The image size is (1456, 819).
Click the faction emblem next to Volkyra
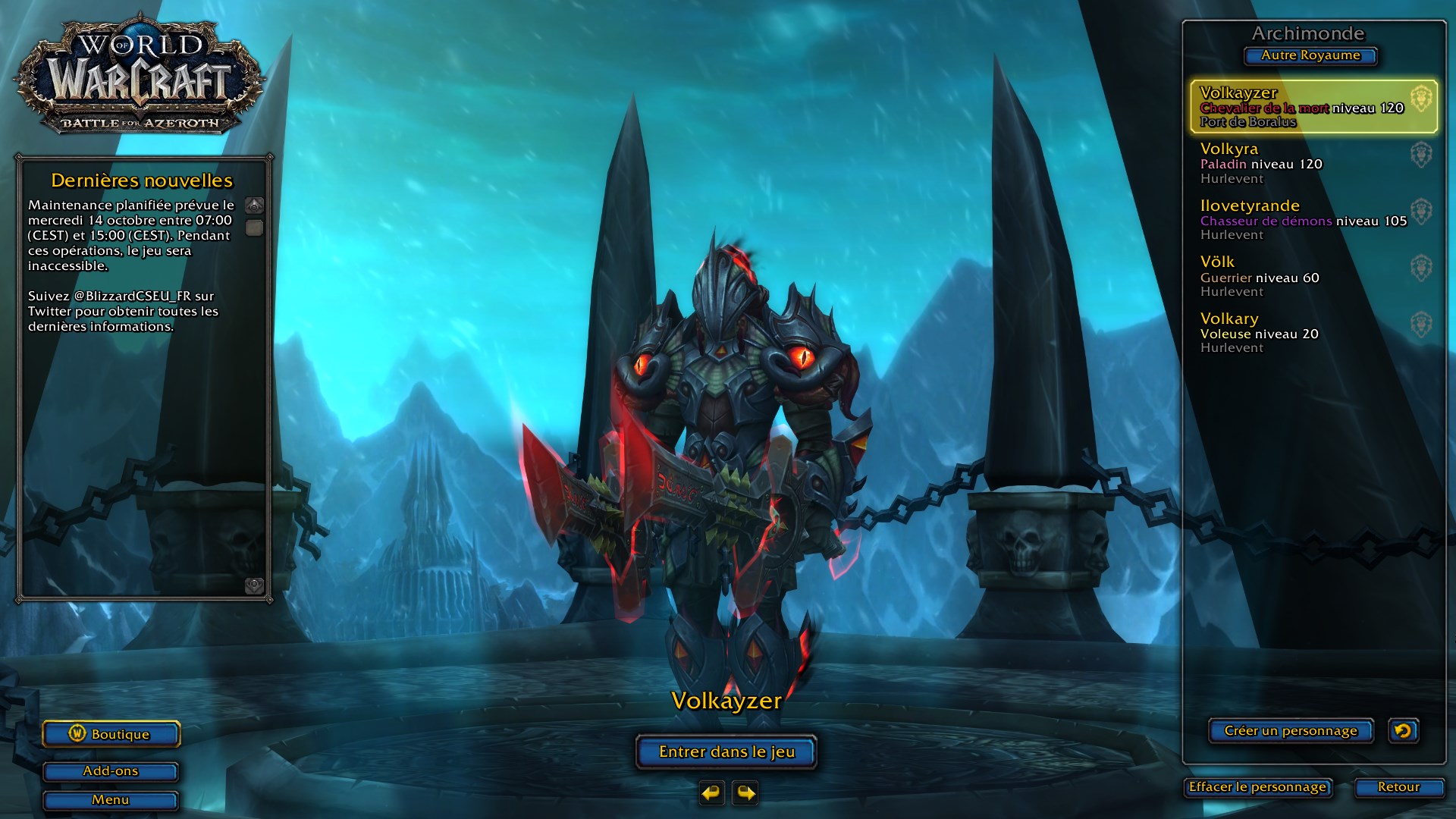click(x=1423, y=155)
